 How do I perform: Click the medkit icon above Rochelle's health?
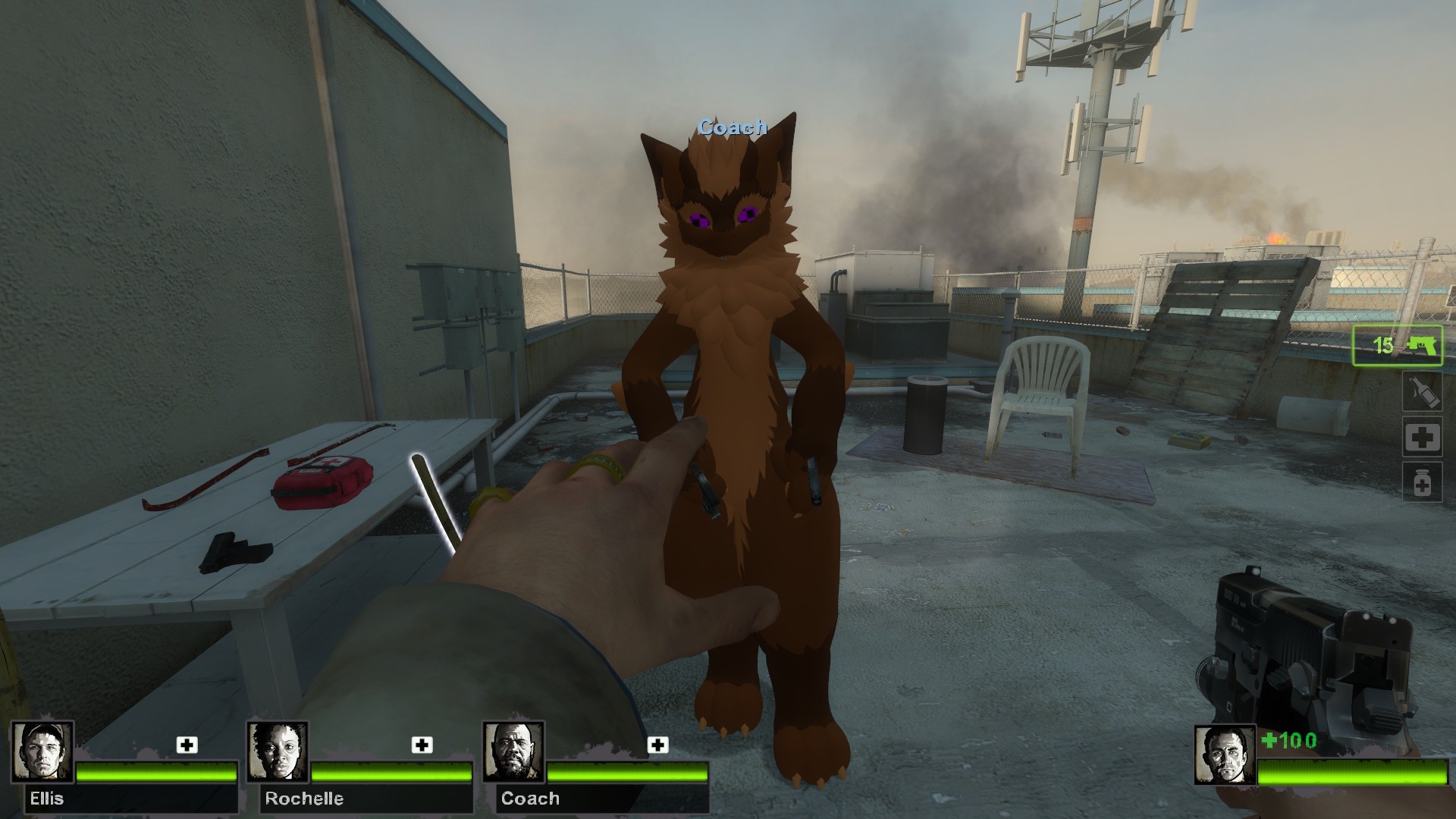click(422, 745)
